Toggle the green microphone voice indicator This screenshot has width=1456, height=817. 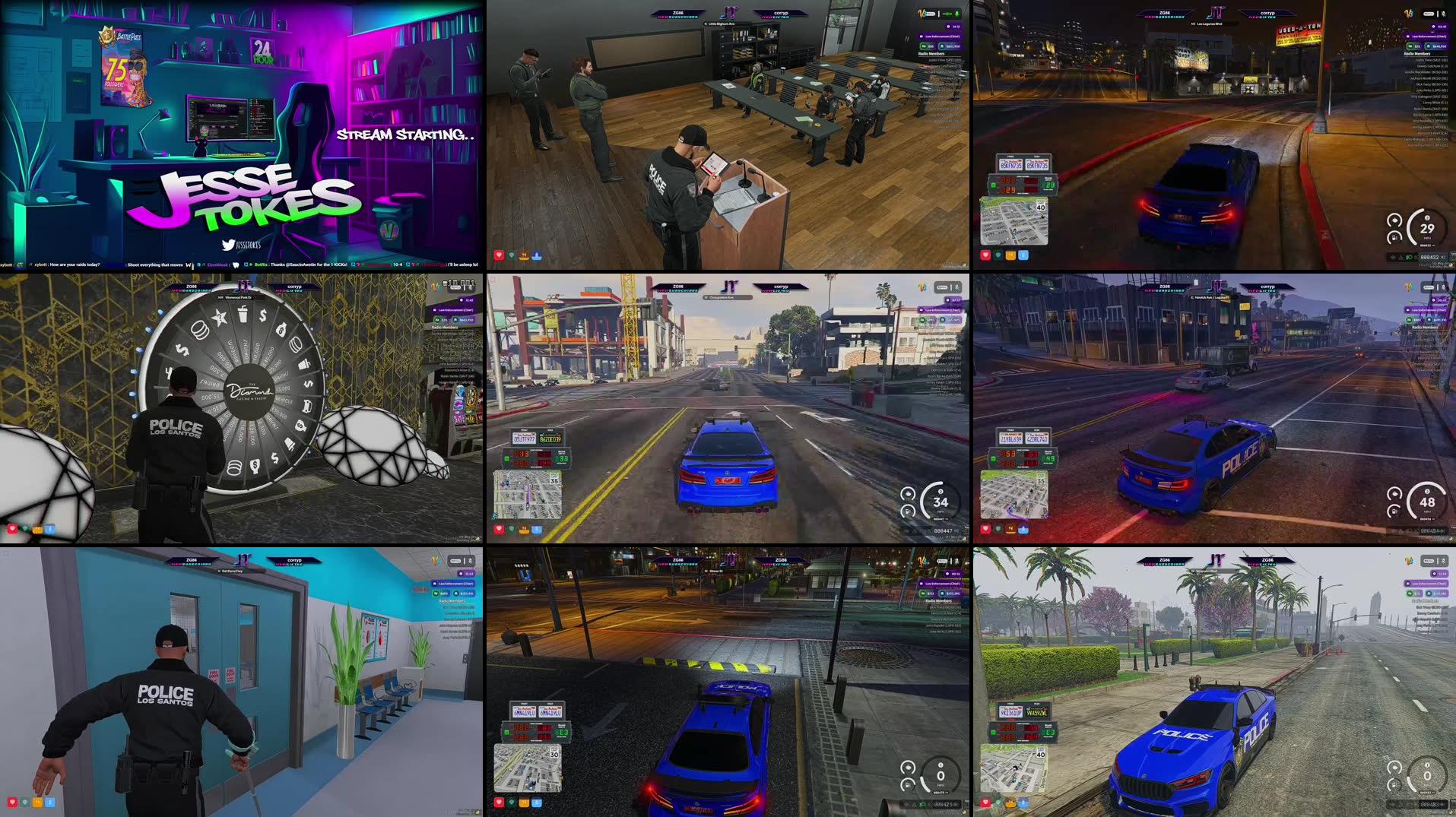(x=957, y=14)
